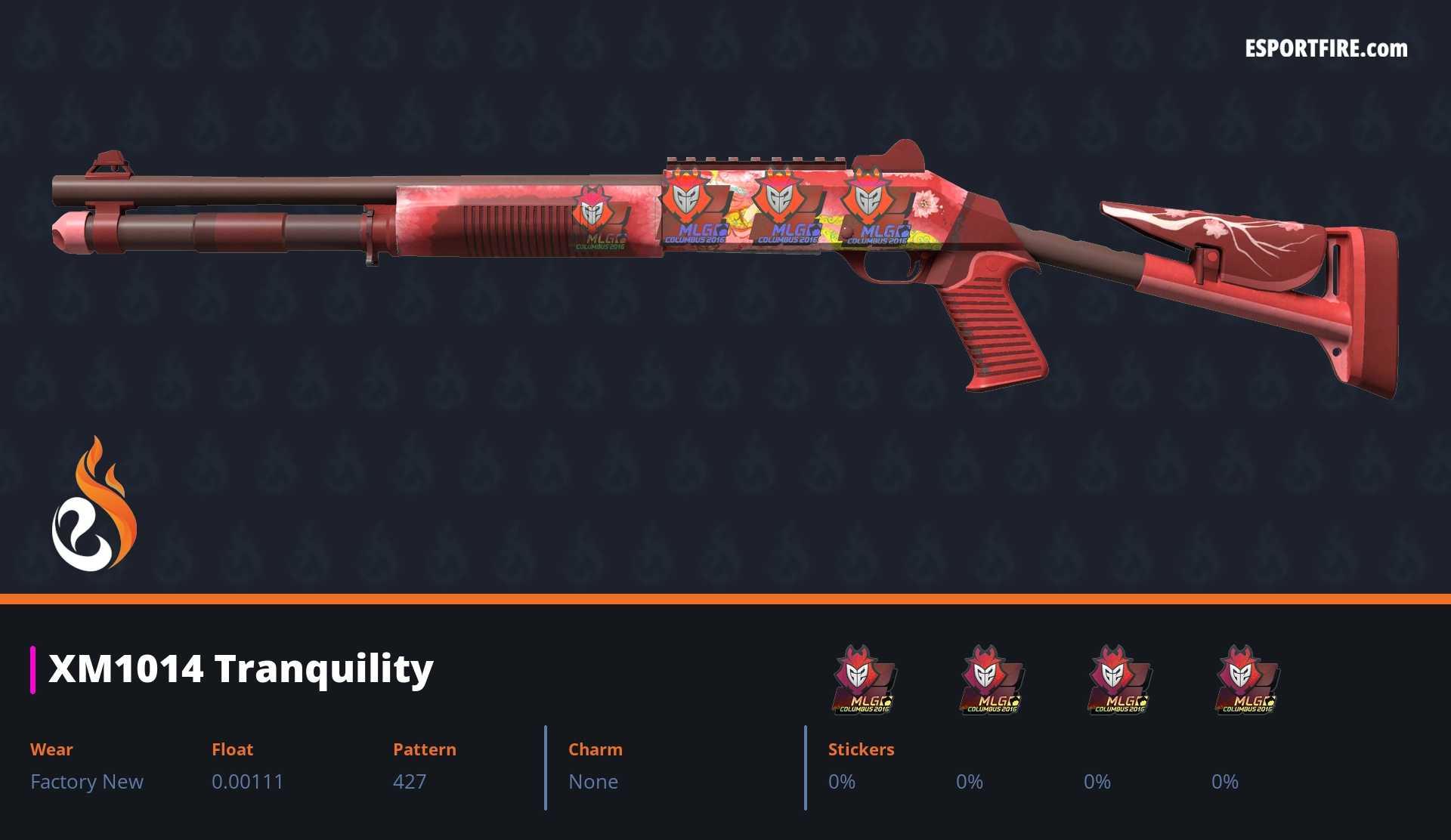The width and height of the screenshot is (1451, 840).
Task: Click the ESPORTFIRE.com site name
Action: pyautogui.click(x=1326, y=49)
